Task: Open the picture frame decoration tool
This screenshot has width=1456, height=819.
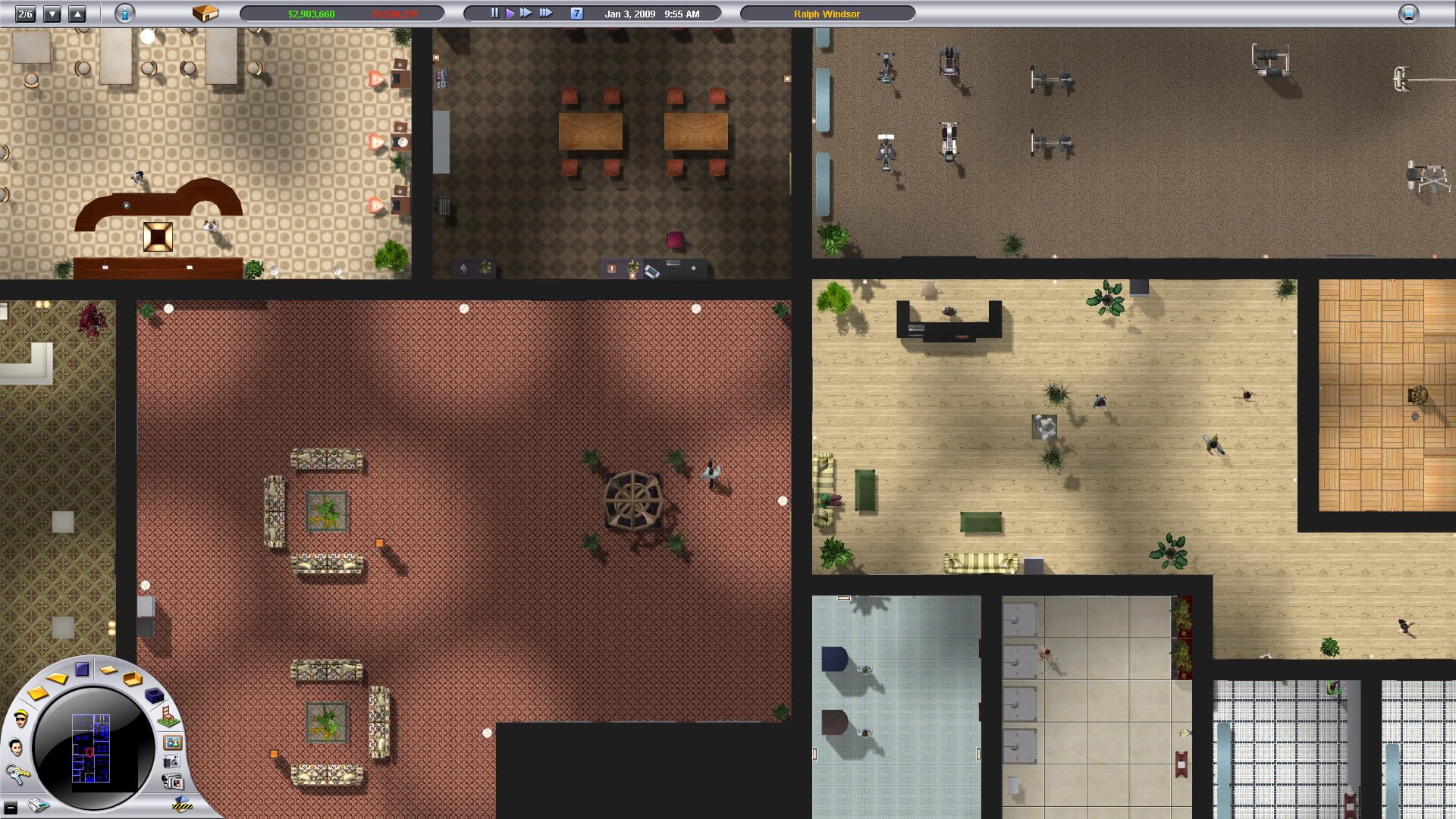Action: point(173,743)
